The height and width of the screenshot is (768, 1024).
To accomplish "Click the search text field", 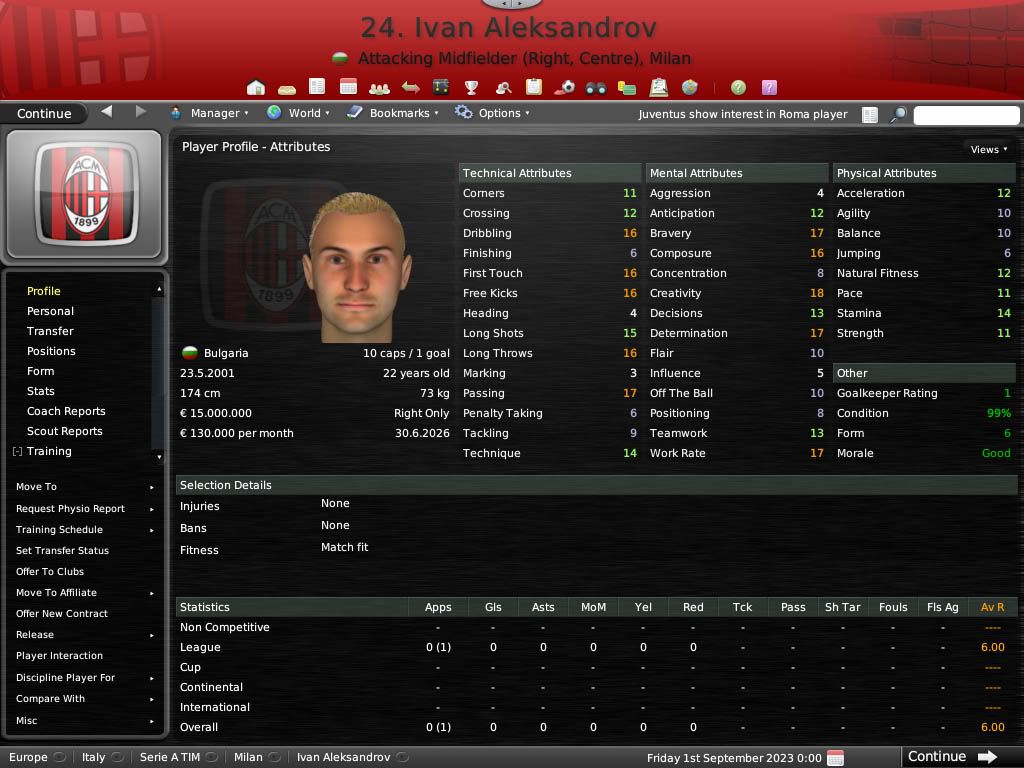I will [x=966, y=115].
